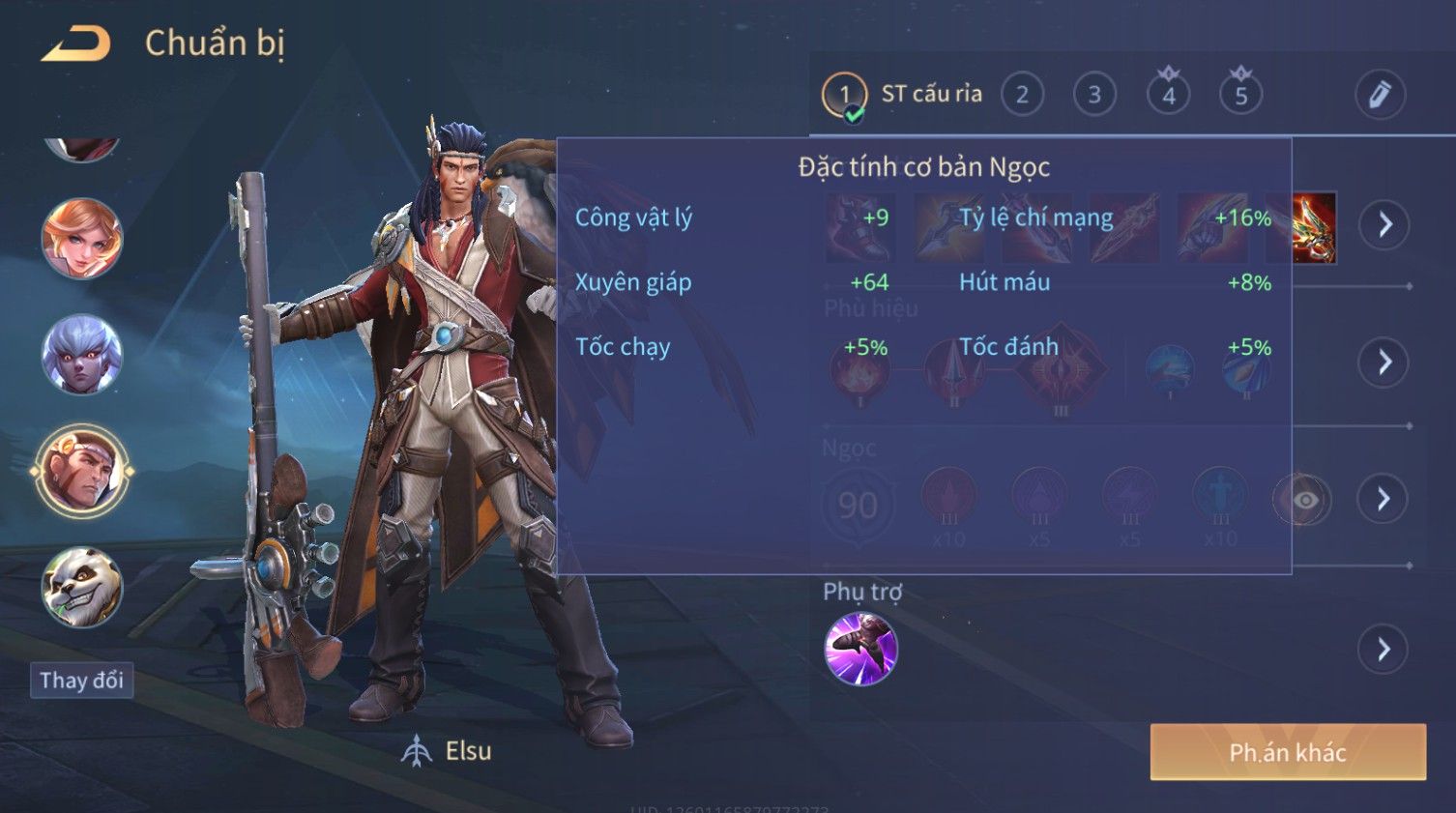Select the red winged blade item icon
Image resolution: width=1456 pixels, height=813 pixels.
(1315, 228)
